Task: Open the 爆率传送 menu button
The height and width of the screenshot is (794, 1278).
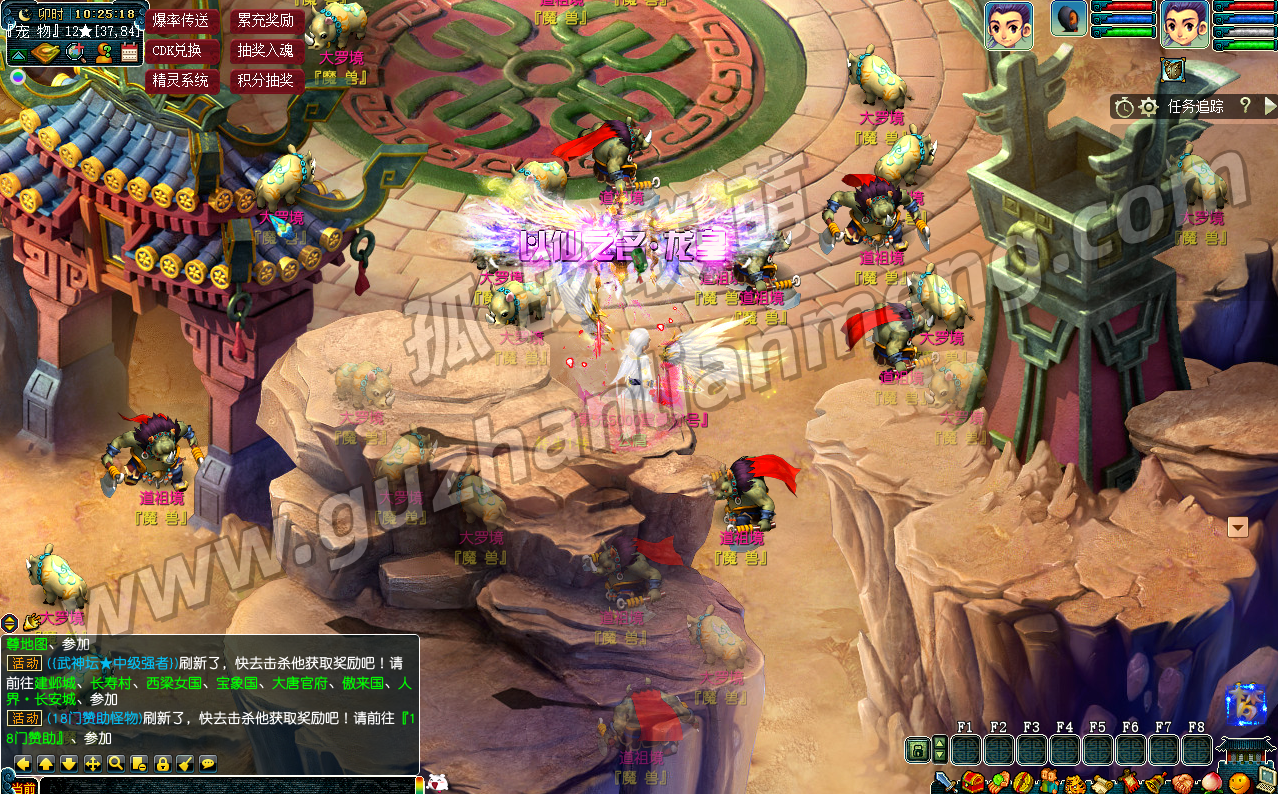Action: coord(181,20)
